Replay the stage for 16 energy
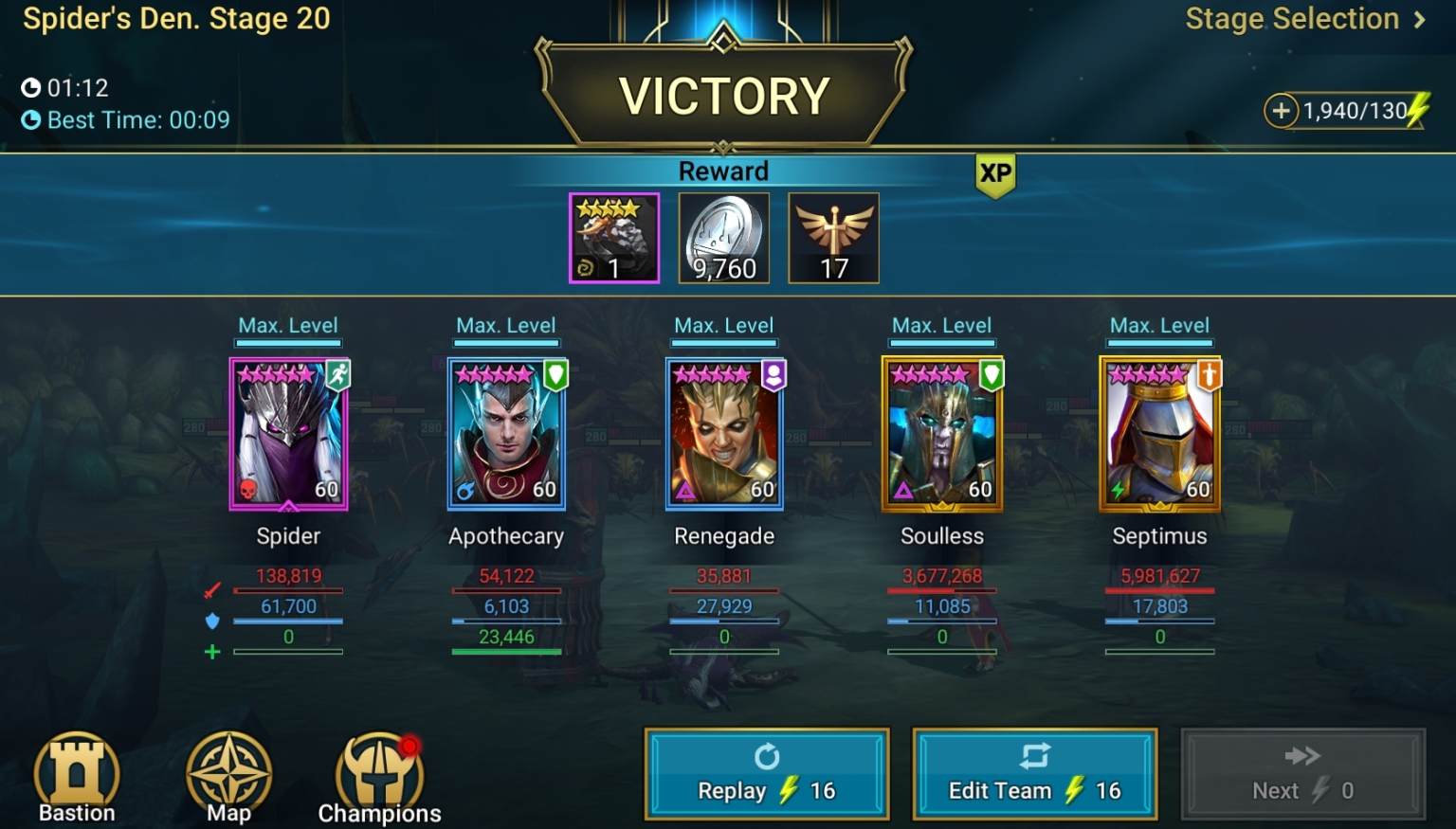The image size is (1456, 829). [x=766, y=773]
